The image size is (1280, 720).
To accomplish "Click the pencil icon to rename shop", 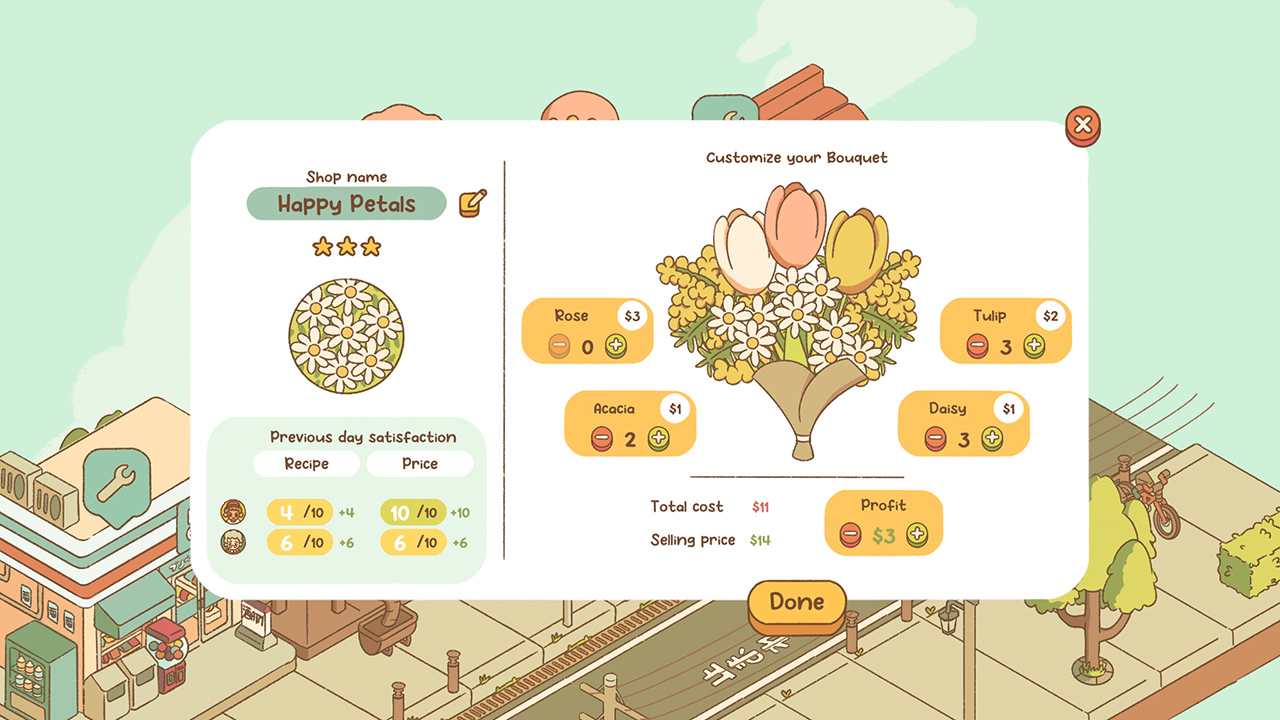I will pyautogui.click(x=470, y=203).
